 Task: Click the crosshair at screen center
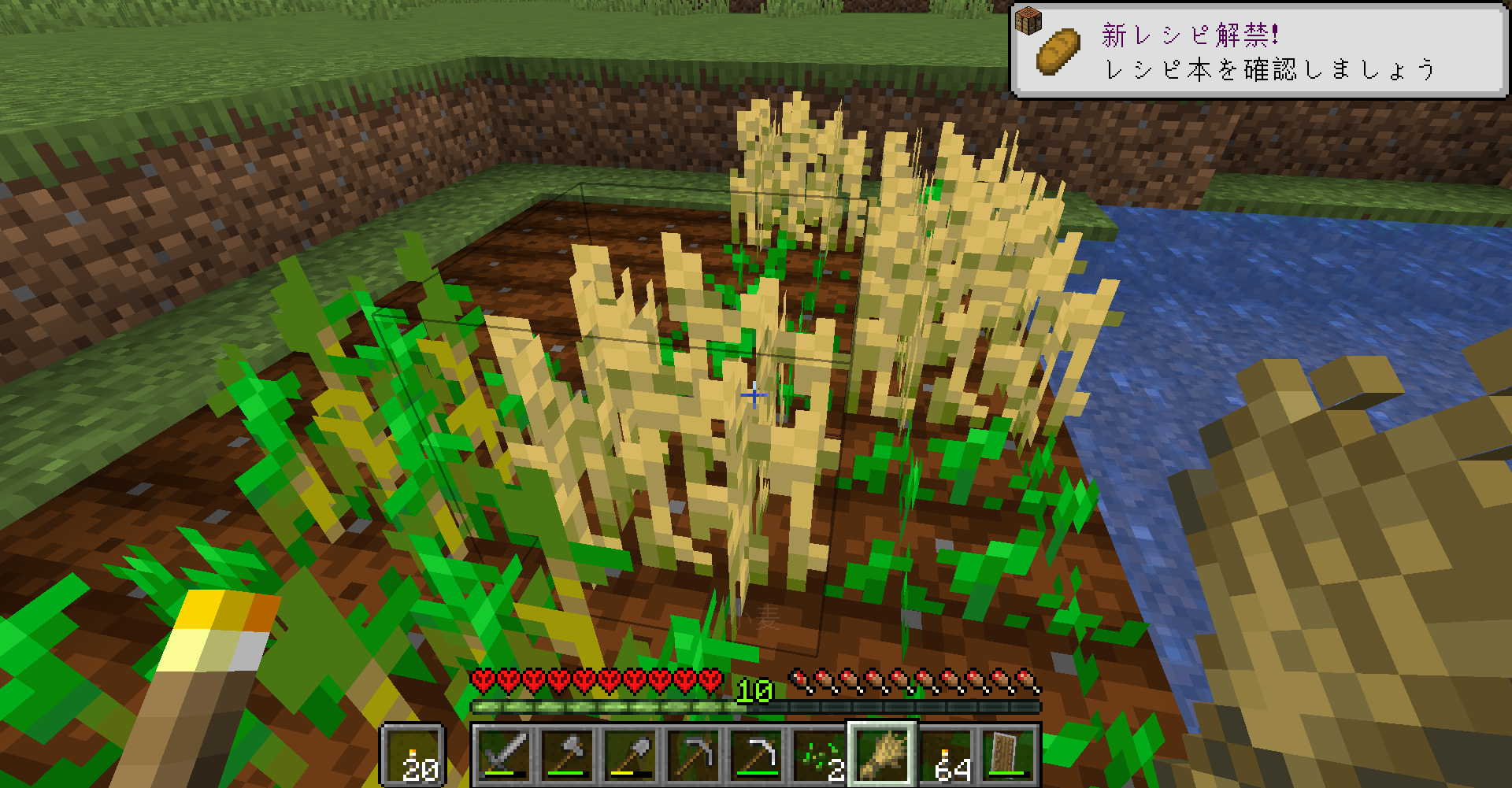pos(754,395)
